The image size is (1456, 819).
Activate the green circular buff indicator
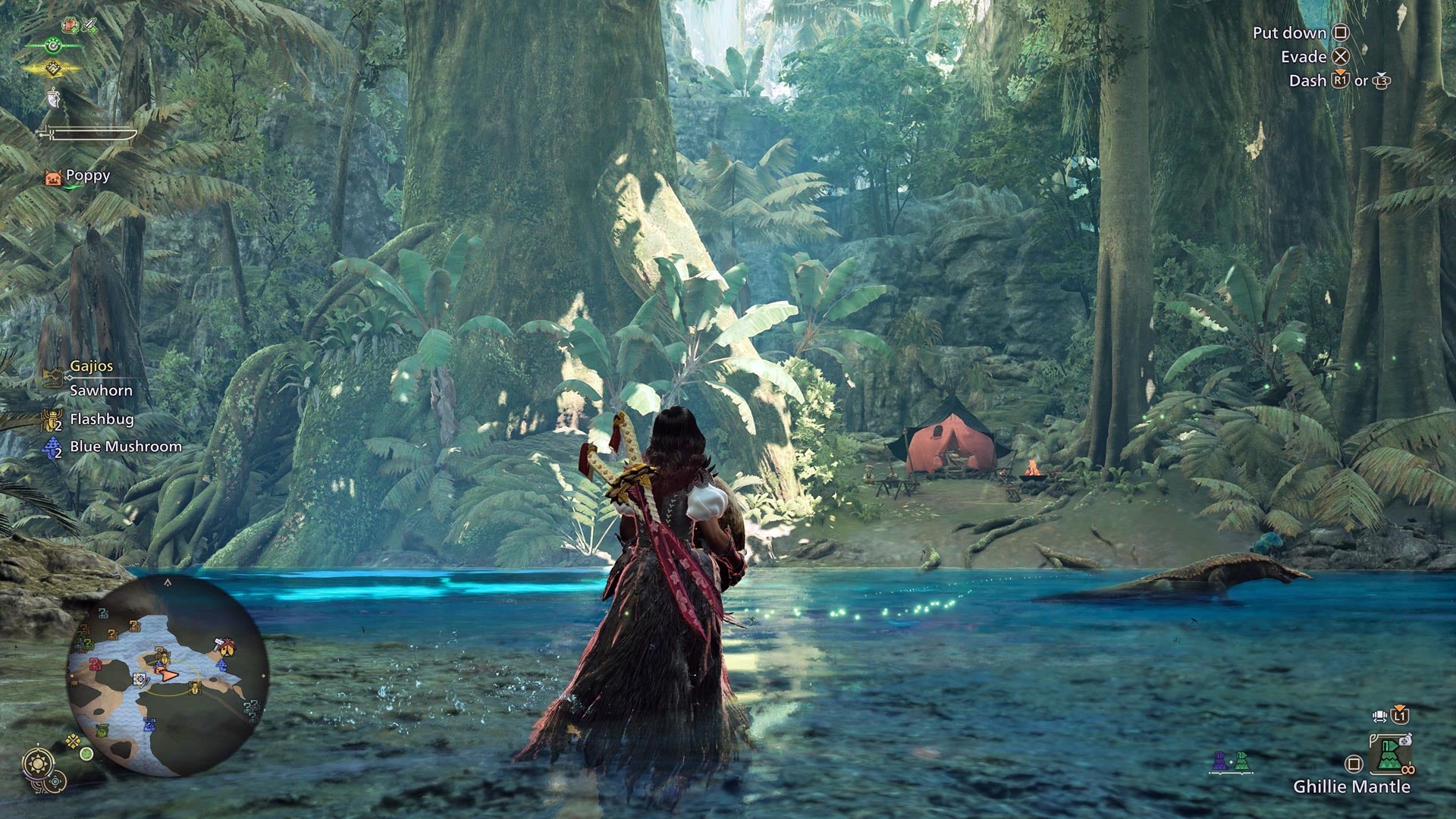(52, 45)
